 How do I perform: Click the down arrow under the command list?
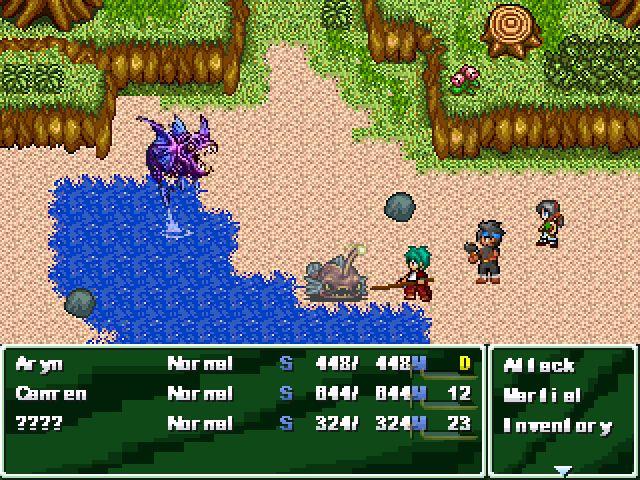pos(563,469)
